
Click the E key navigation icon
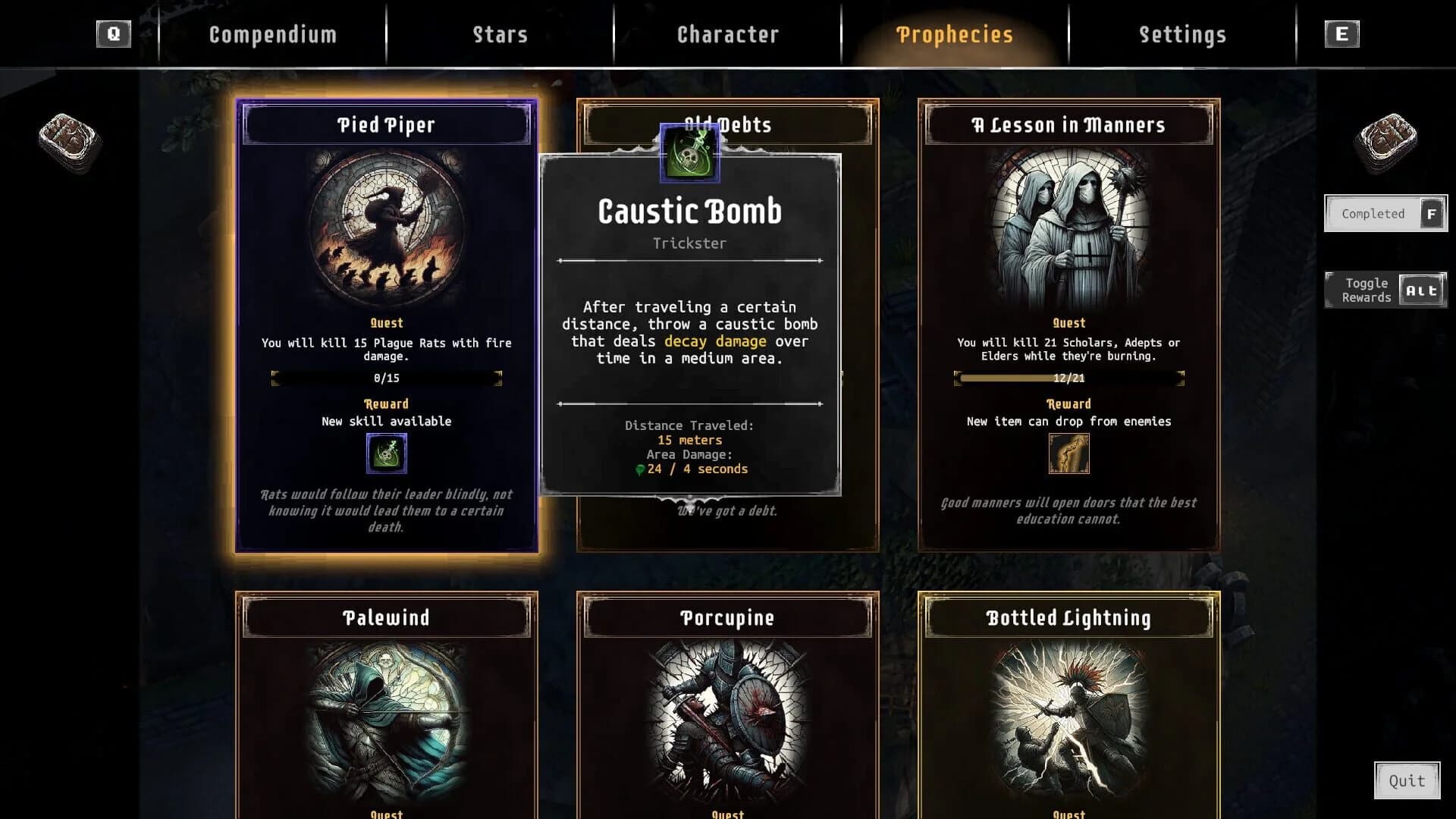(x=1342, y=33)
